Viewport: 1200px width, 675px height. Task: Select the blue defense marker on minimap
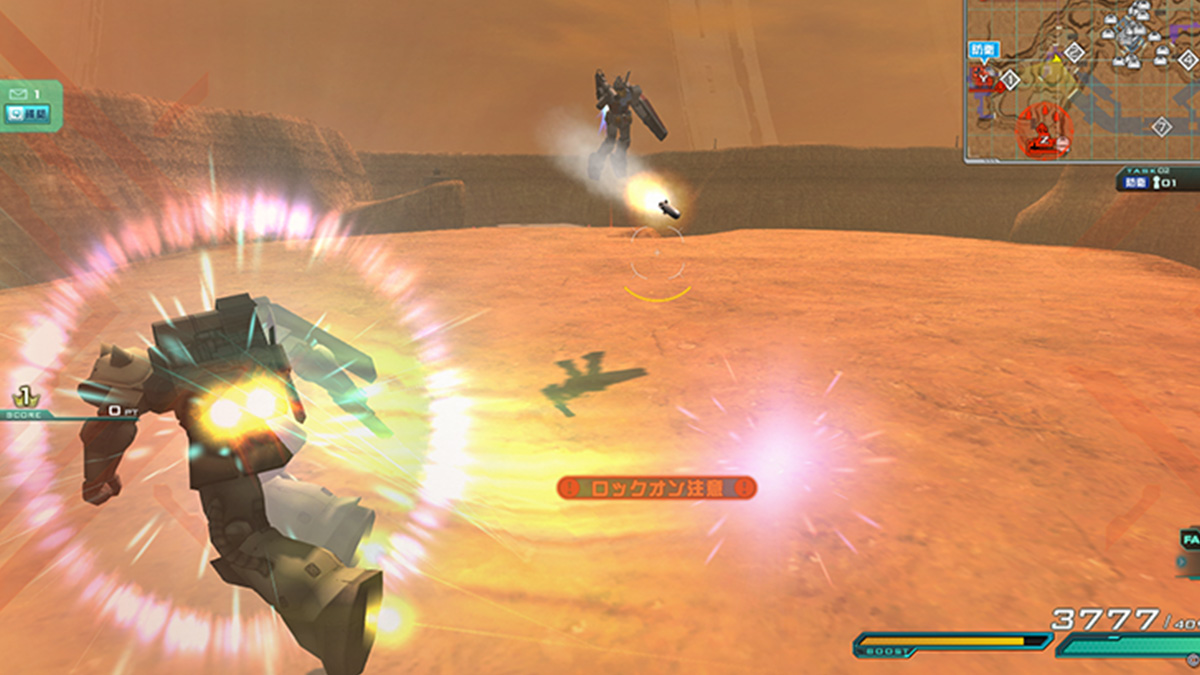(982, 49)
